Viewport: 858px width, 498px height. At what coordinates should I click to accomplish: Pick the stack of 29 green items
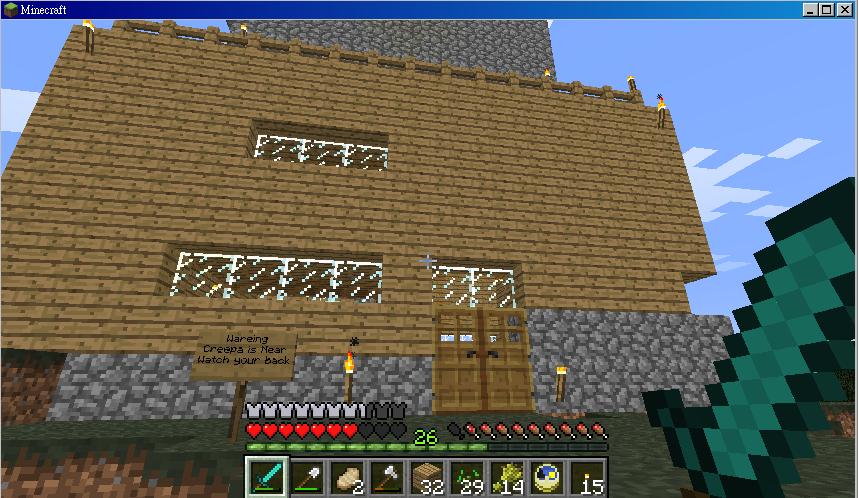[467, 478]
